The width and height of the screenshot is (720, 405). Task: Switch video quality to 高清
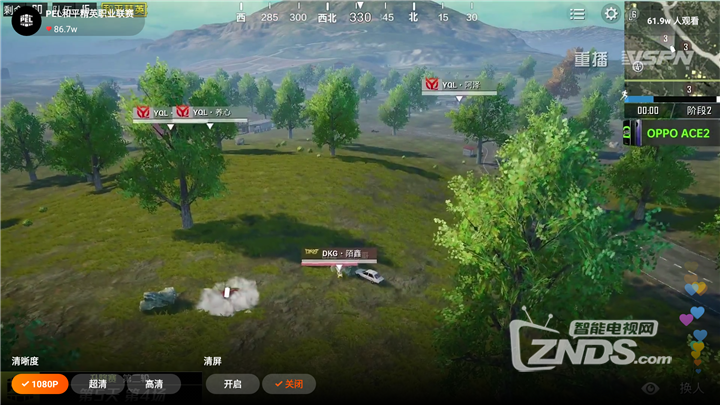(154, 384)
